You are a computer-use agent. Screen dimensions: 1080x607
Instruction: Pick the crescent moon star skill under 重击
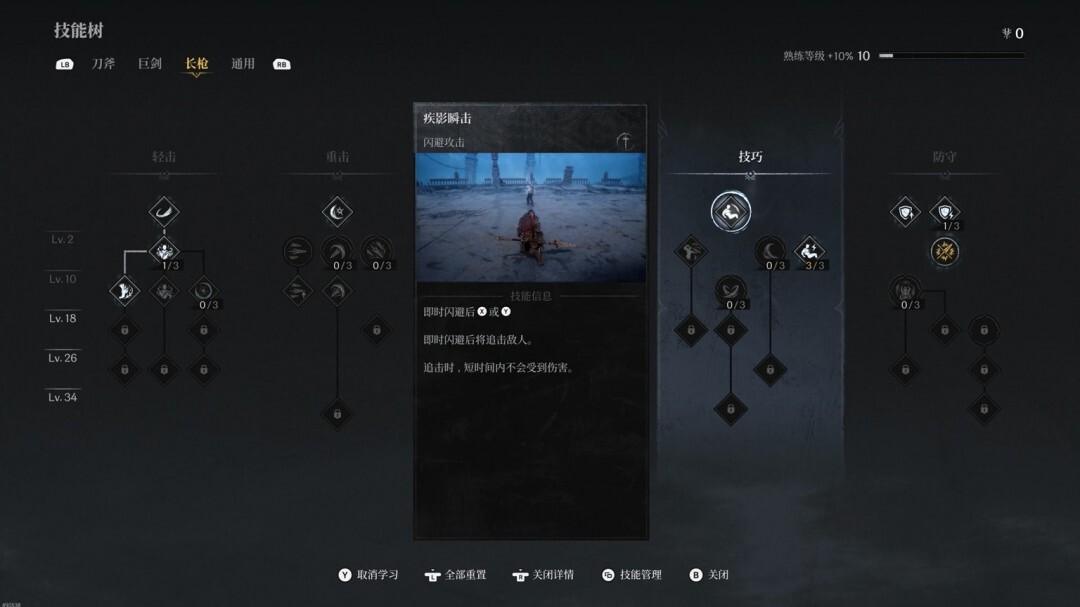tap(337, 211)
